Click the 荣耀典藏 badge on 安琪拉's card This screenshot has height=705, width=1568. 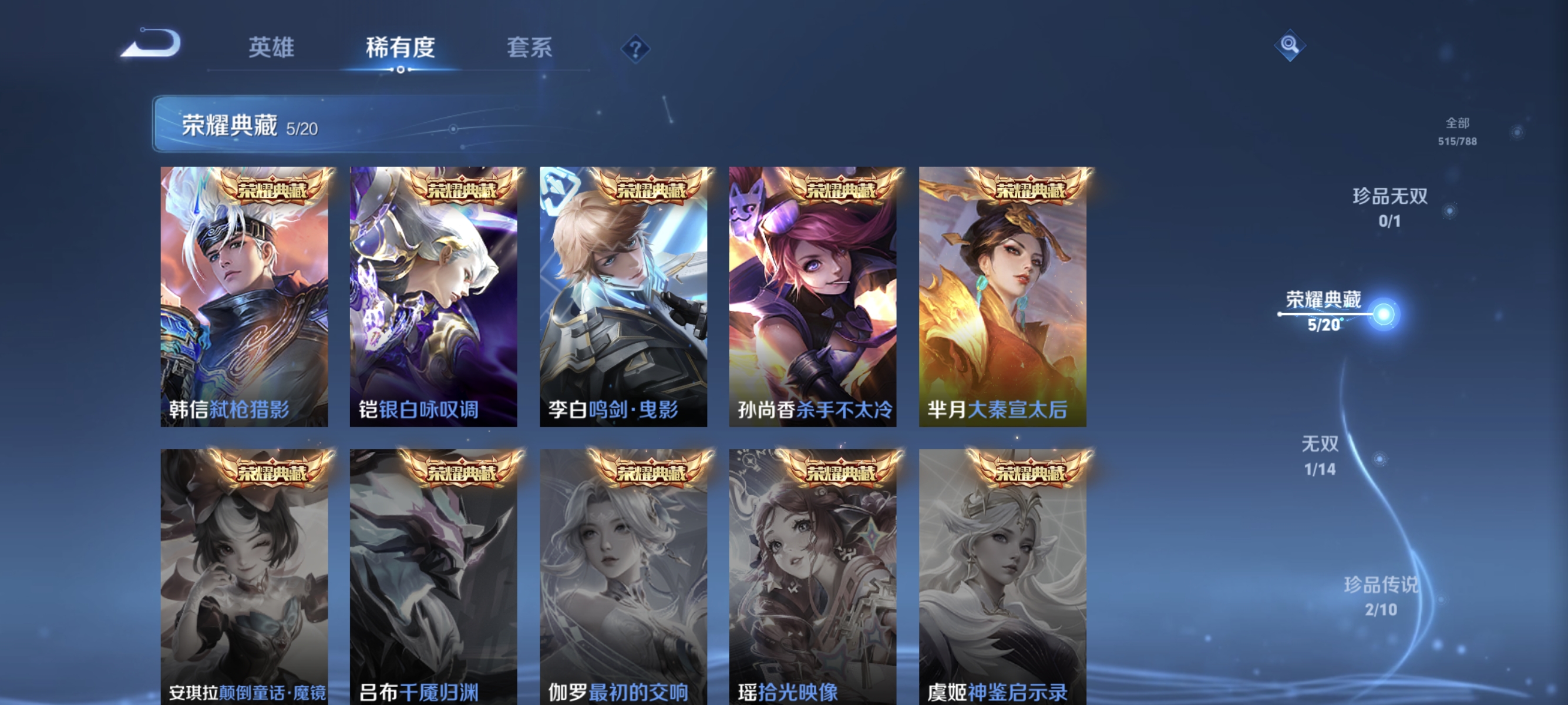[271, 471]
